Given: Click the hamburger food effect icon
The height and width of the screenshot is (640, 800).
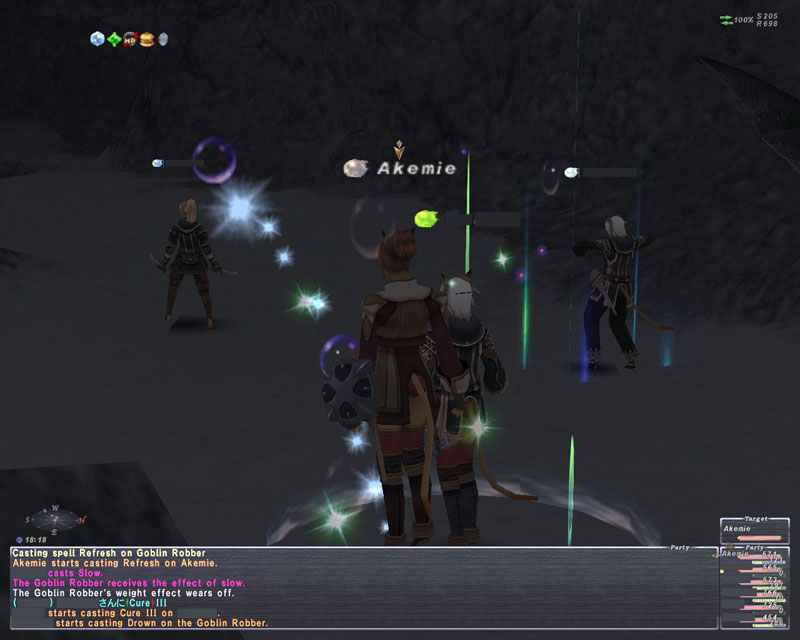Looking at the screenshot, I should pyautogui.click(x=145, y=39).
